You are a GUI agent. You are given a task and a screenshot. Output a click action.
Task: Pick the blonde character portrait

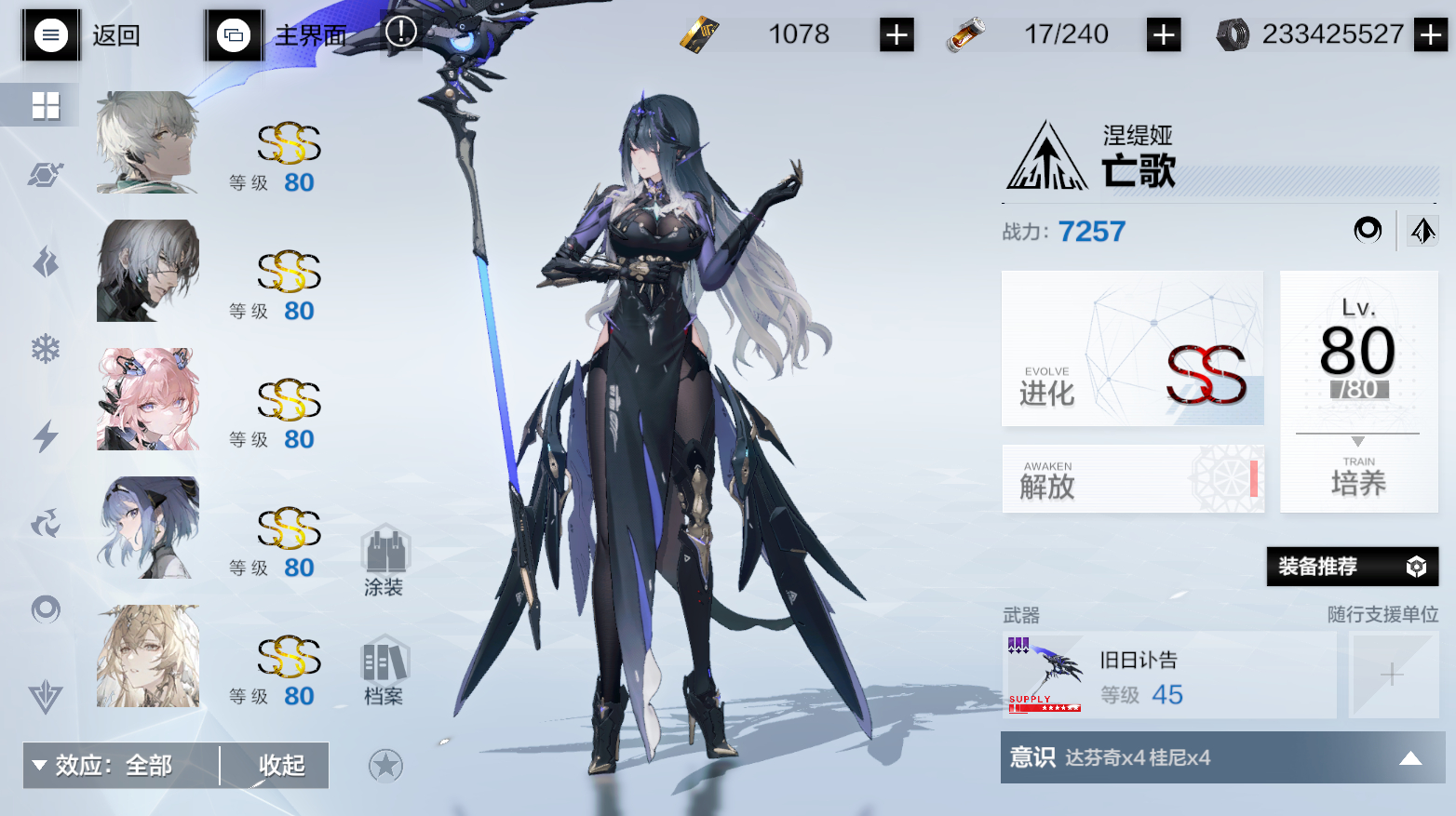pos(148,656)
